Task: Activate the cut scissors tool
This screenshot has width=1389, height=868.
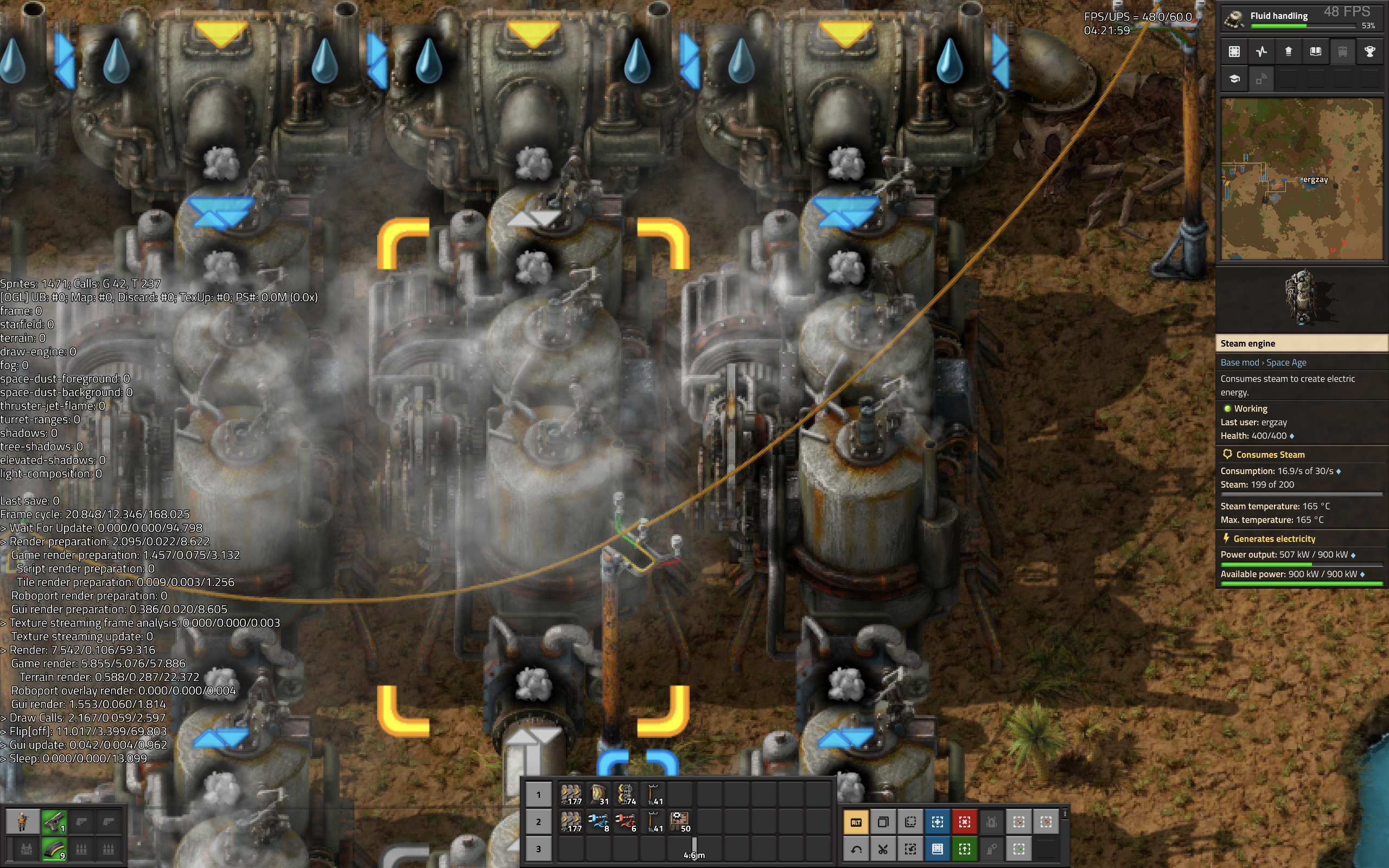Action: tap(883, 848)
